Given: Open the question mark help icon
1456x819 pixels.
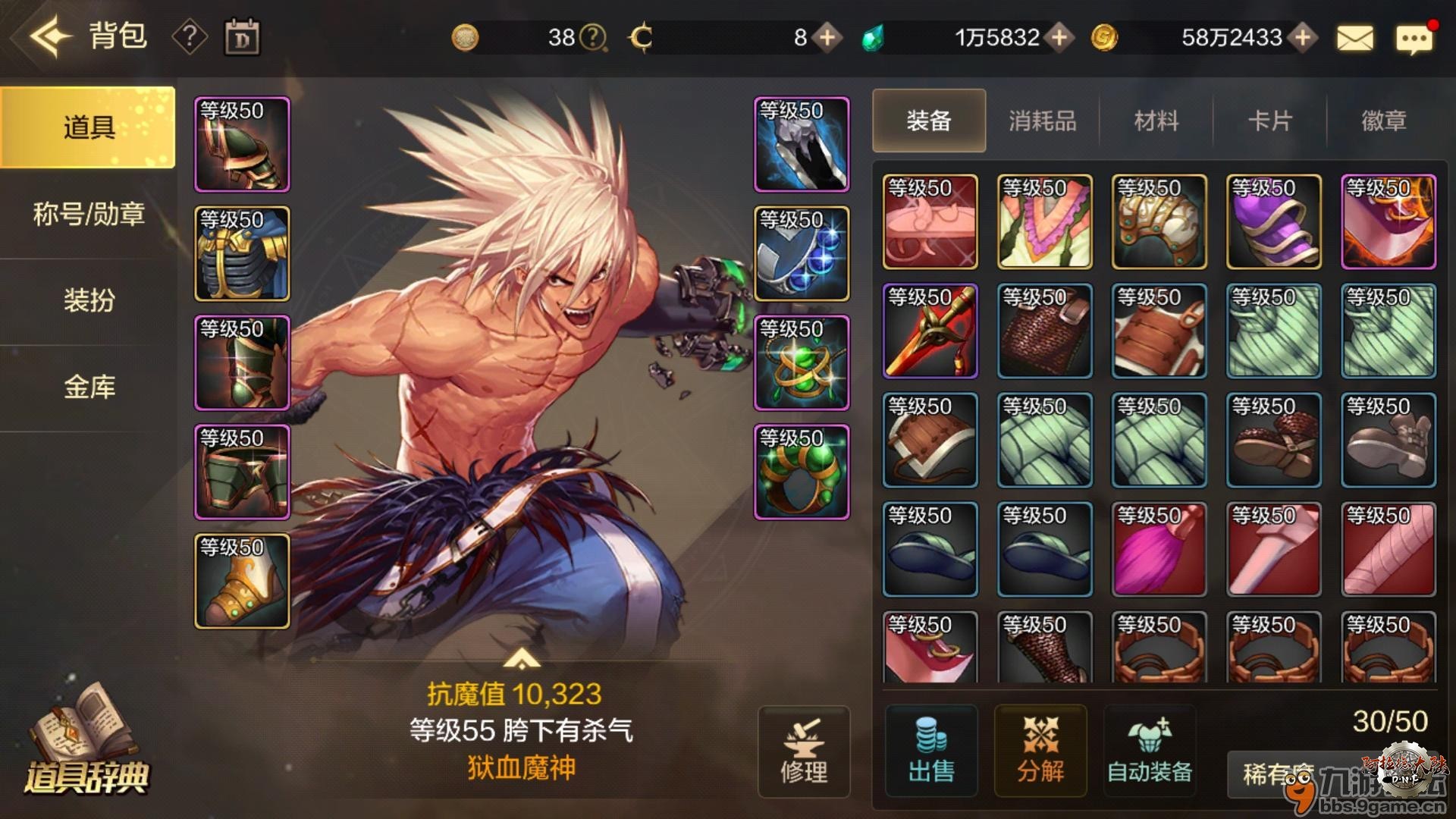Looking at the screenshot, I should (190, 36).
